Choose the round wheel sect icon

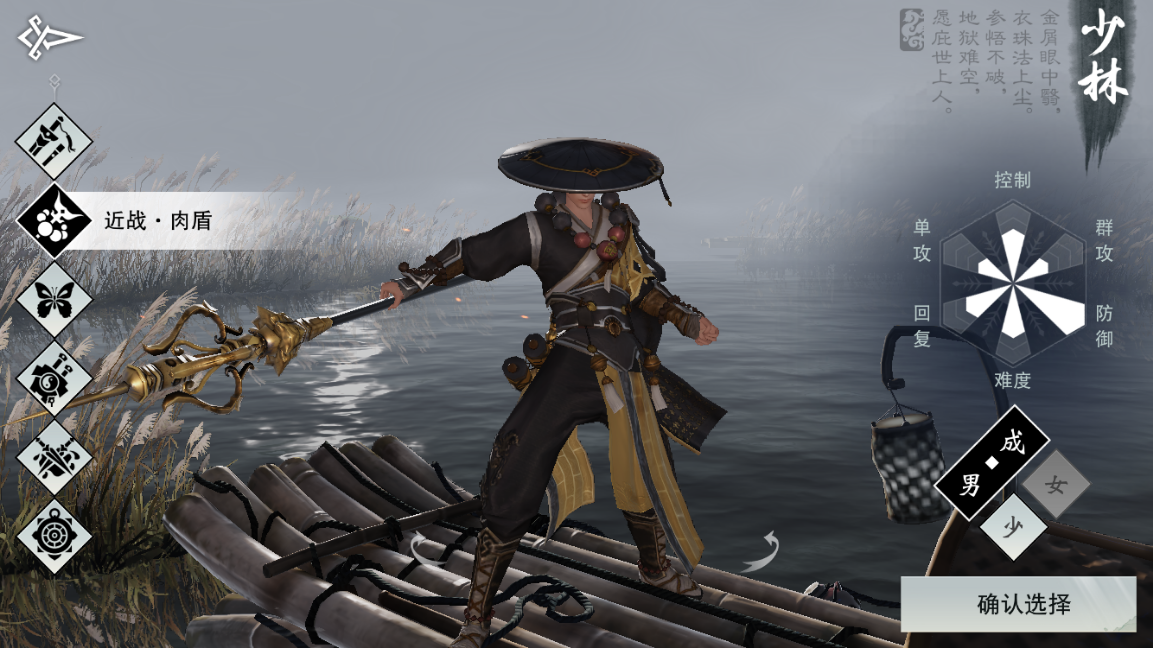tap(54, 536)
